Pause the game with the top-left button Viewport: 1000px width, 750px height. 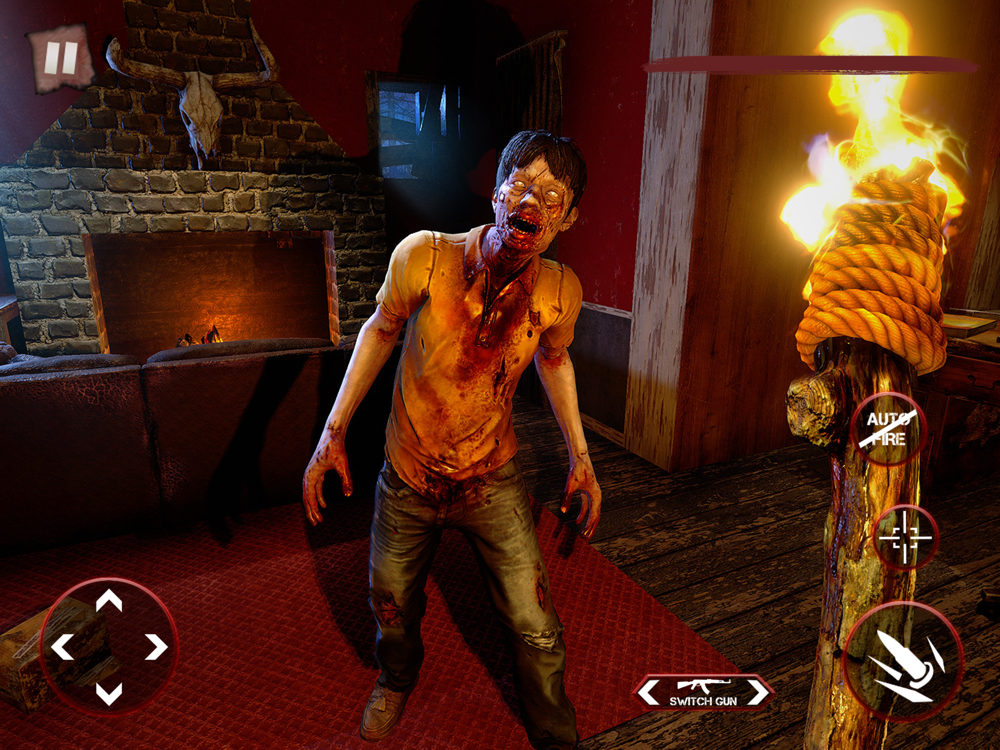tap(60, 59)
